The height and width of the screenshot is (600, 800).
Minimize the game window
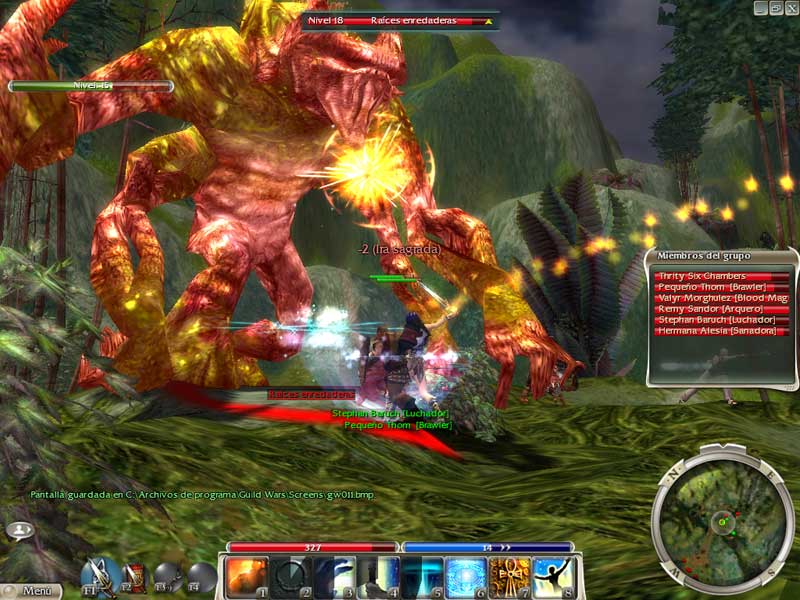[761, 7]
